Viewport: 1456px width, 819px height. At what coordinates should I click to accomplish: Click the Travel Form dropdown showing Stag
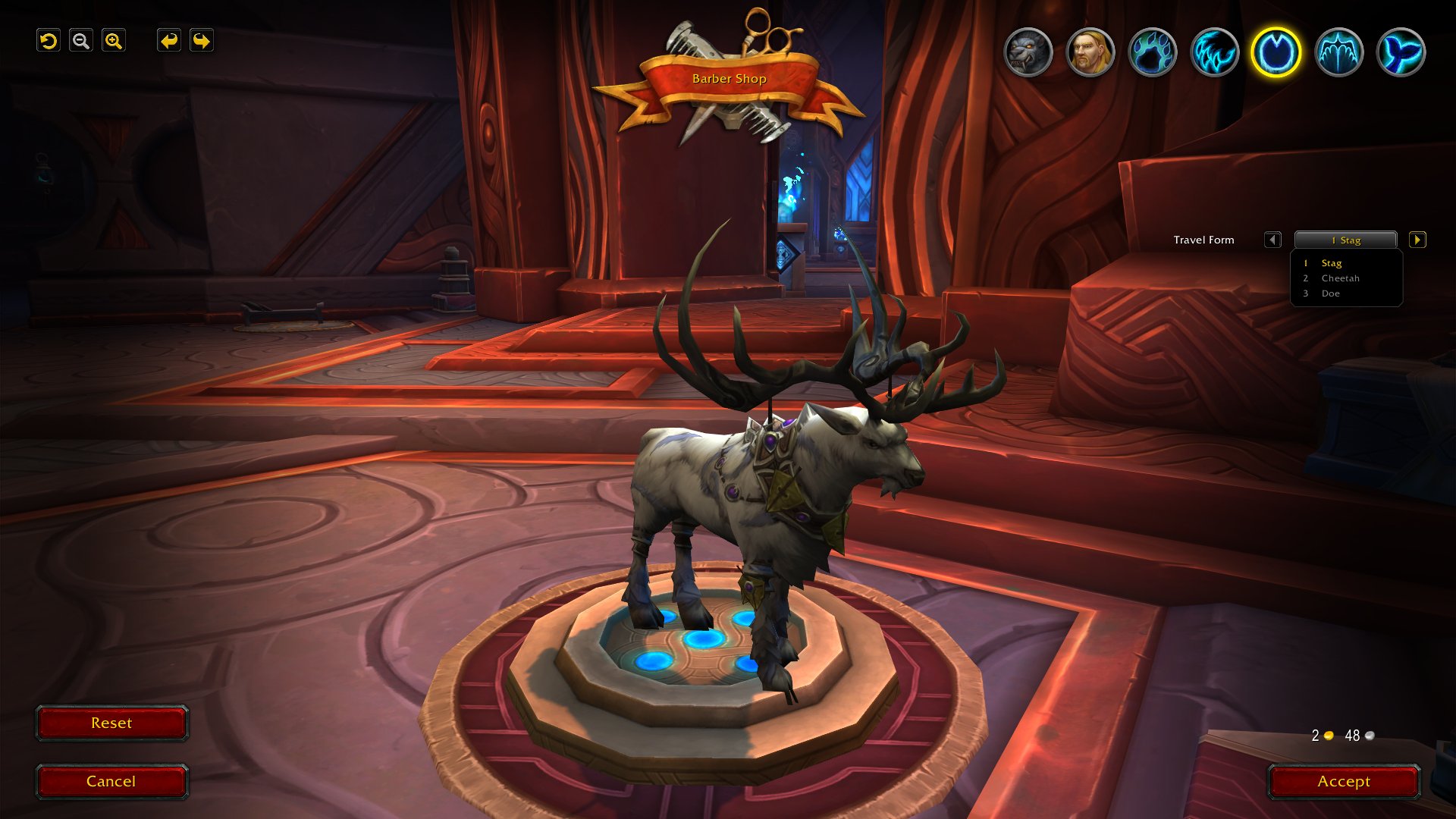click(1345, 240)
